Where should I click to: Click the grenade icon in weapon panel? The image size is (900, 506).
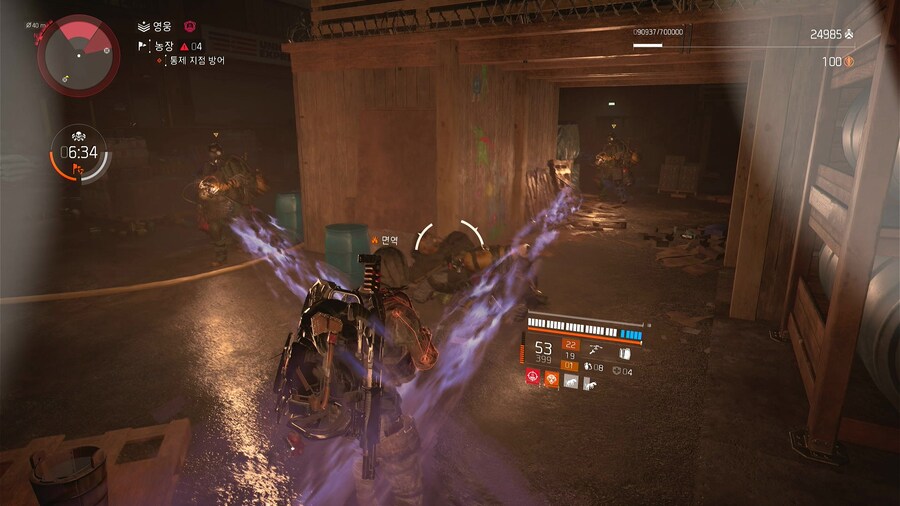[x=588, y=369]
